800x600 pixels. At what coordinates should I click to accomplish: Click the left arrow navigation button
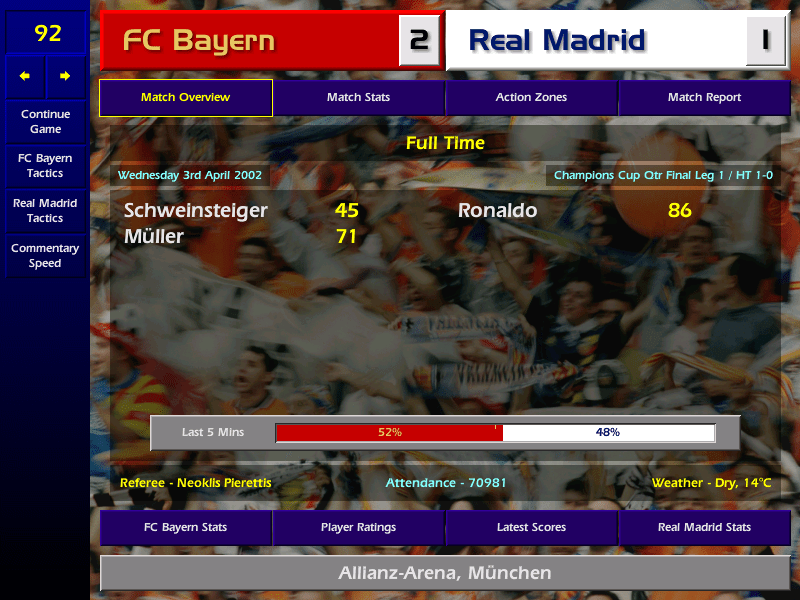25,76
